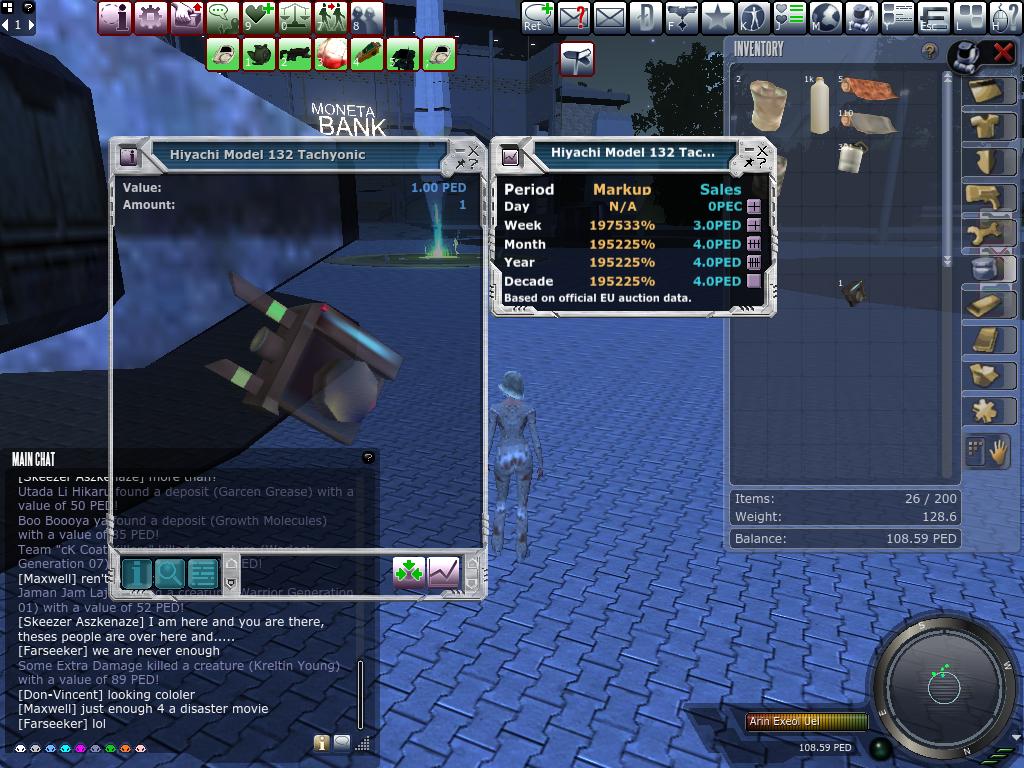This screenshot has width=1024, height=768.
Task: Open the star icon in top toolbar
Action: (x=717, y=18)
